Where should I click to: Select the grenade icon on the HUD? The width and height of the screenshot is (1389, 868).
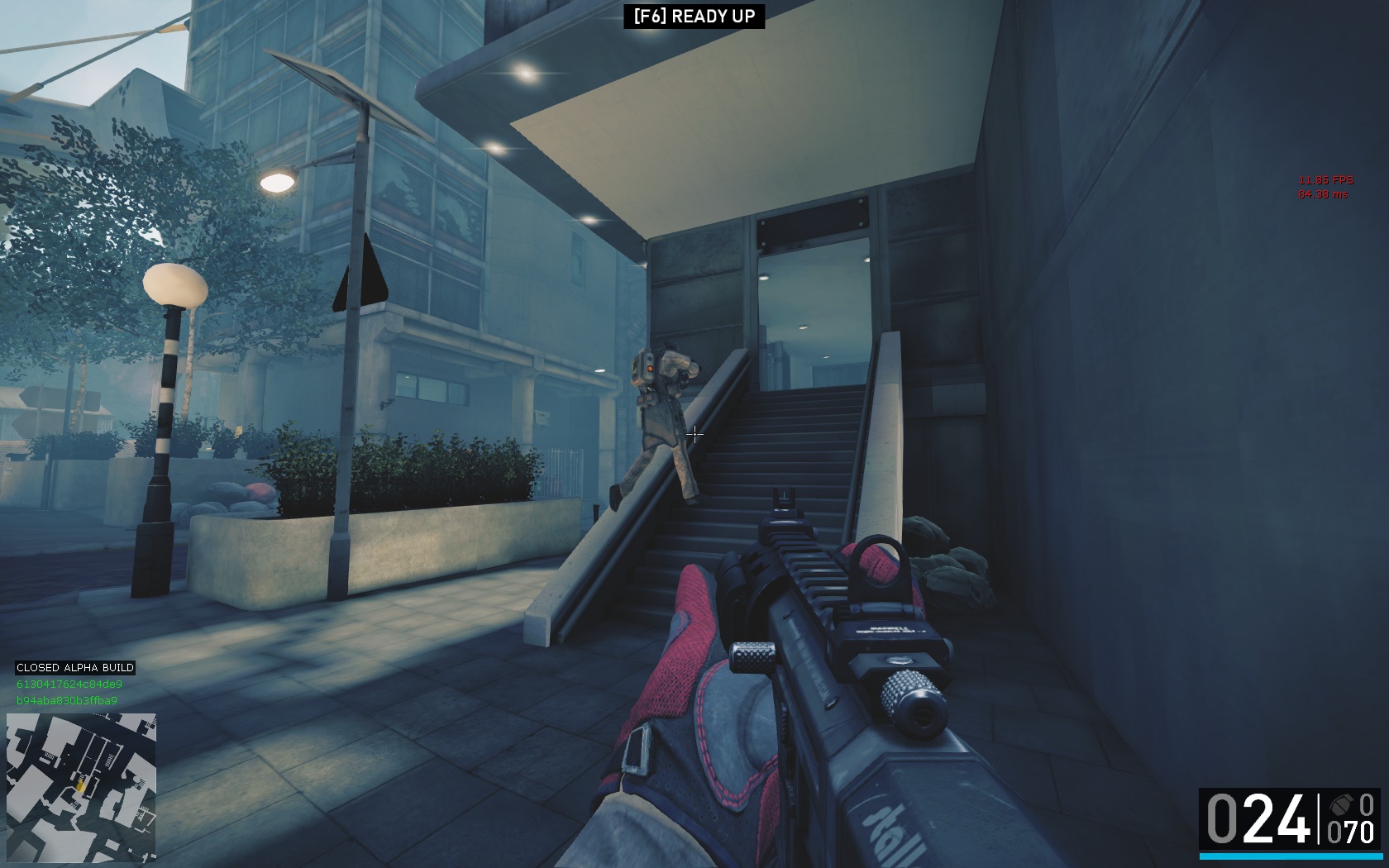pyautogui.click(x=1339, y=805)
